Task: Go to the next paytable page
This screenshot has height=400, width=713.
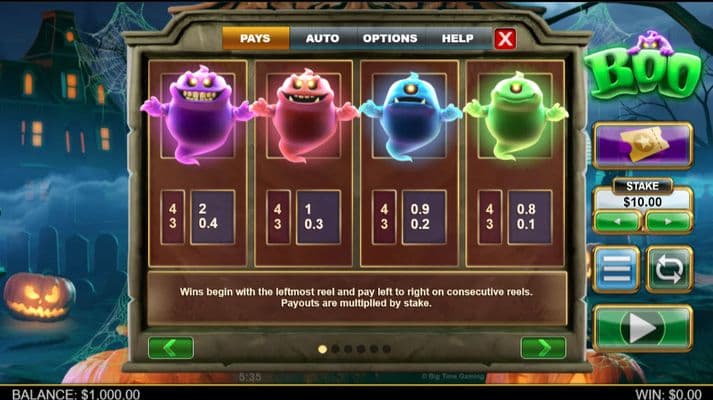Action: click(x=543, y=347)
